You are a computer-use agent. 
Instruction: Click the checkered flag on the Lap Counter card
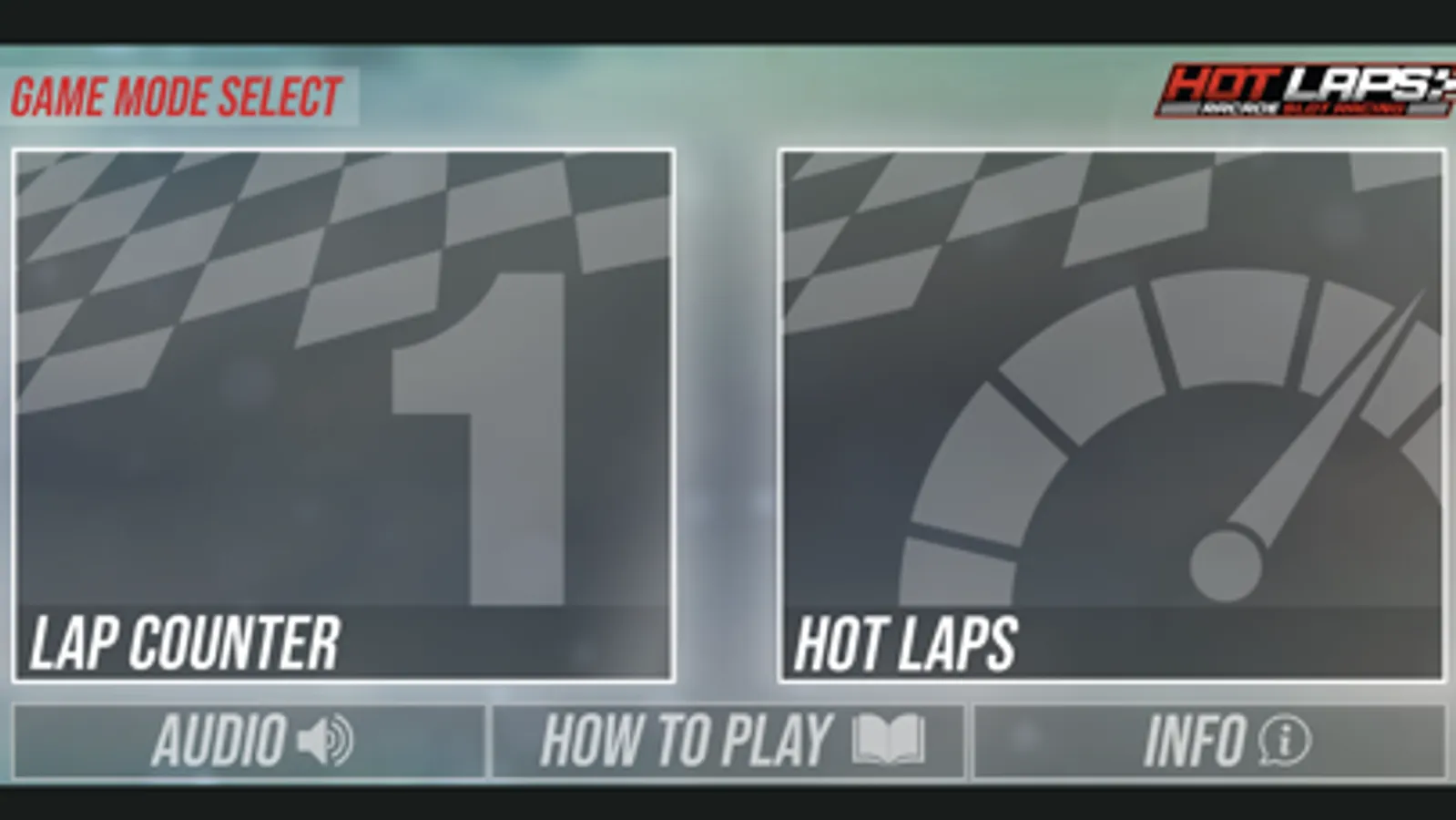tap(228, 237)
